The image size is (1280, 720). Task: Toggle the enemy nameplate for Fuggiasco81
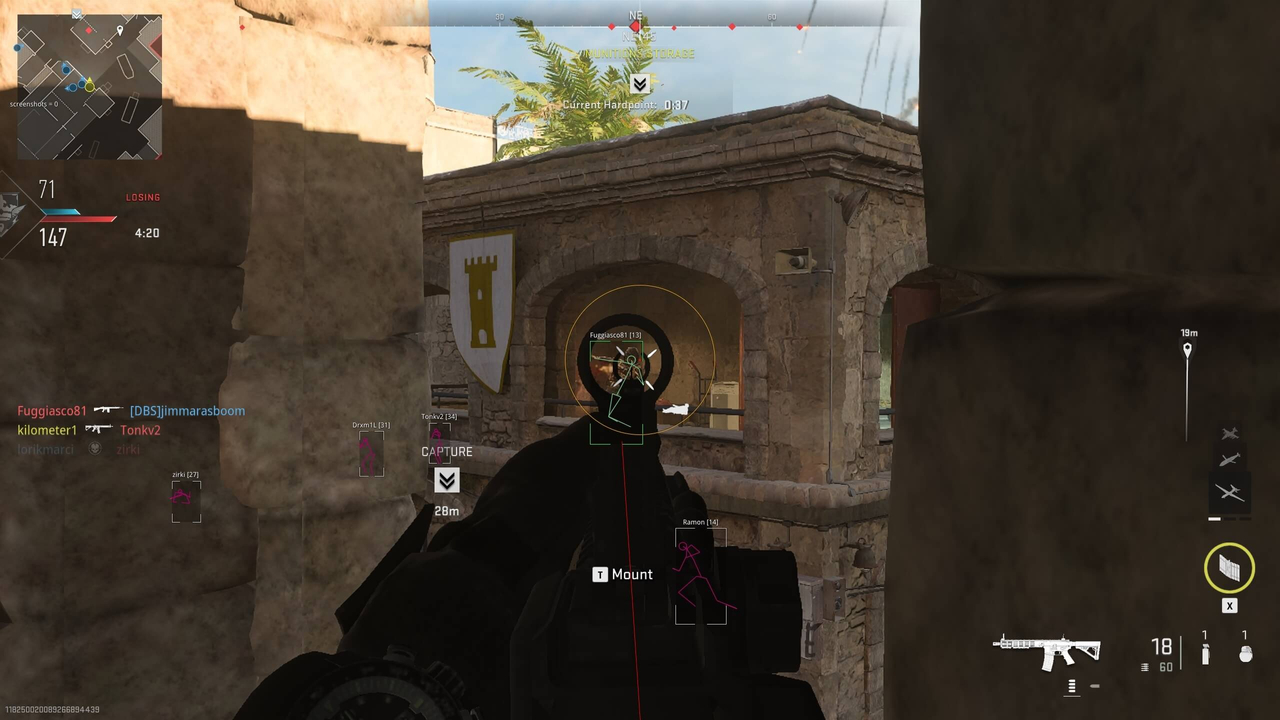point(614,335)
